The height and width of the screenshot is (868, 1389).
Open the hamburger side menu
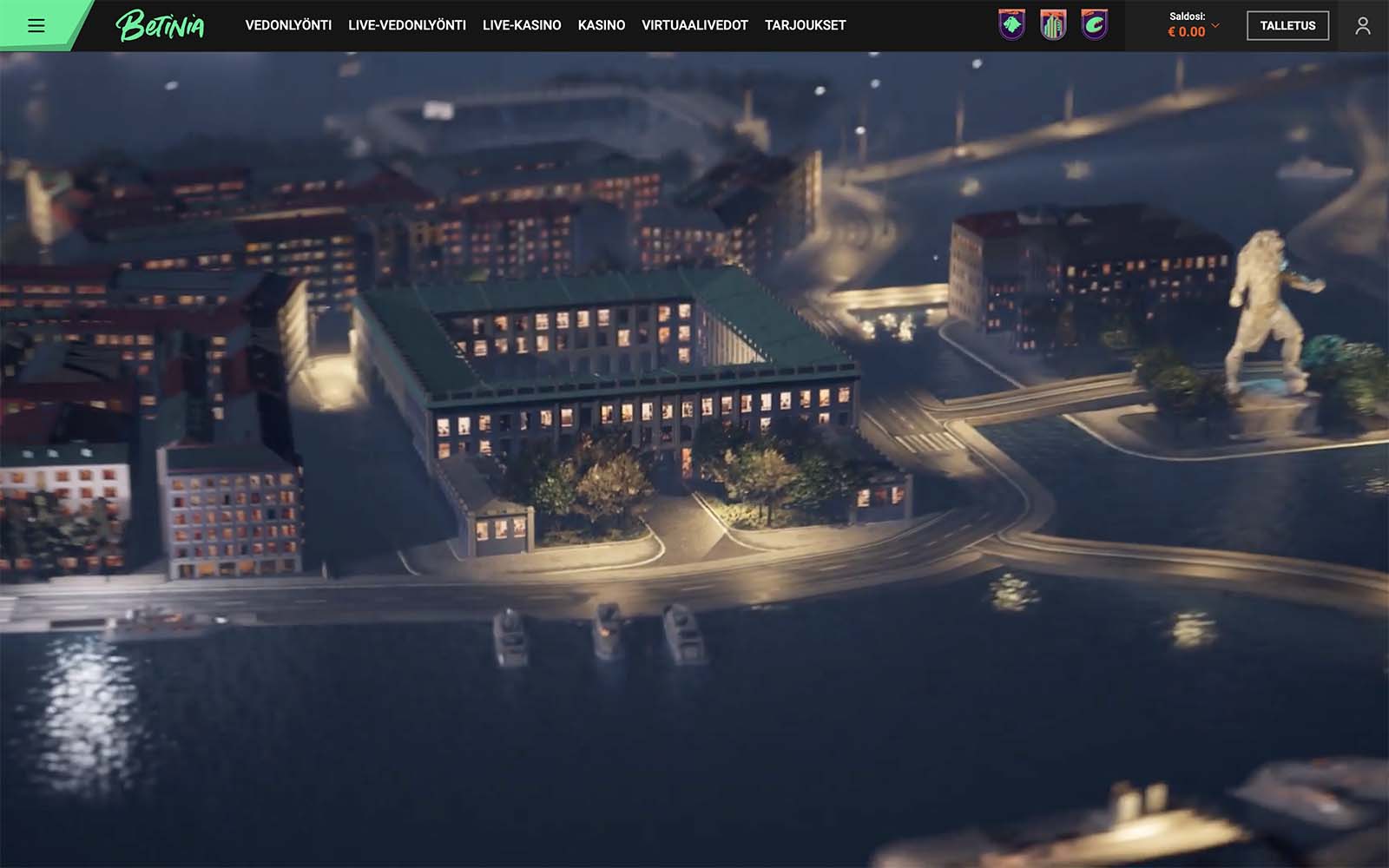pyautogui.click(x=36, y=25)
